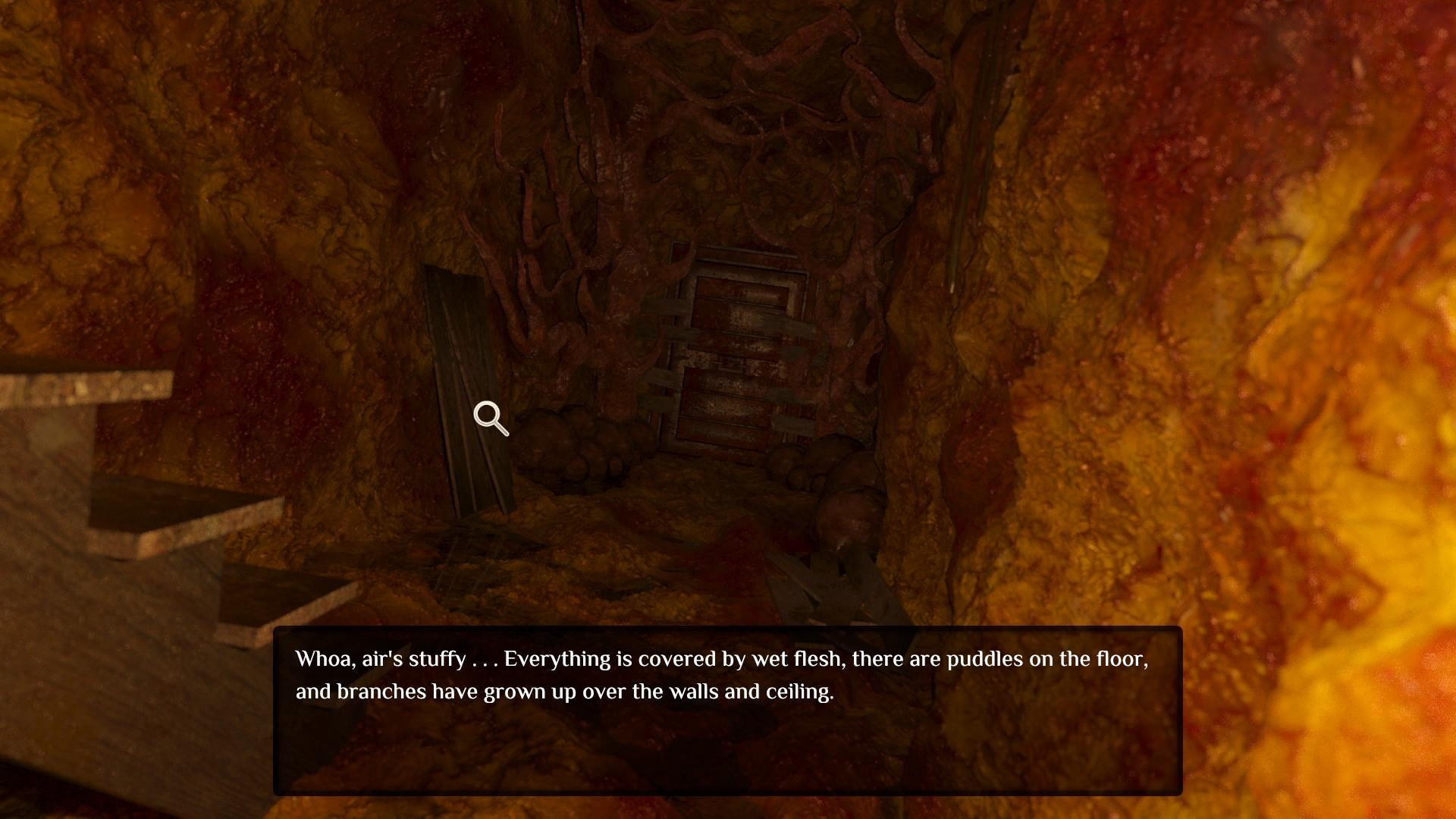Click the dialogue box to continue

point(727,711)
